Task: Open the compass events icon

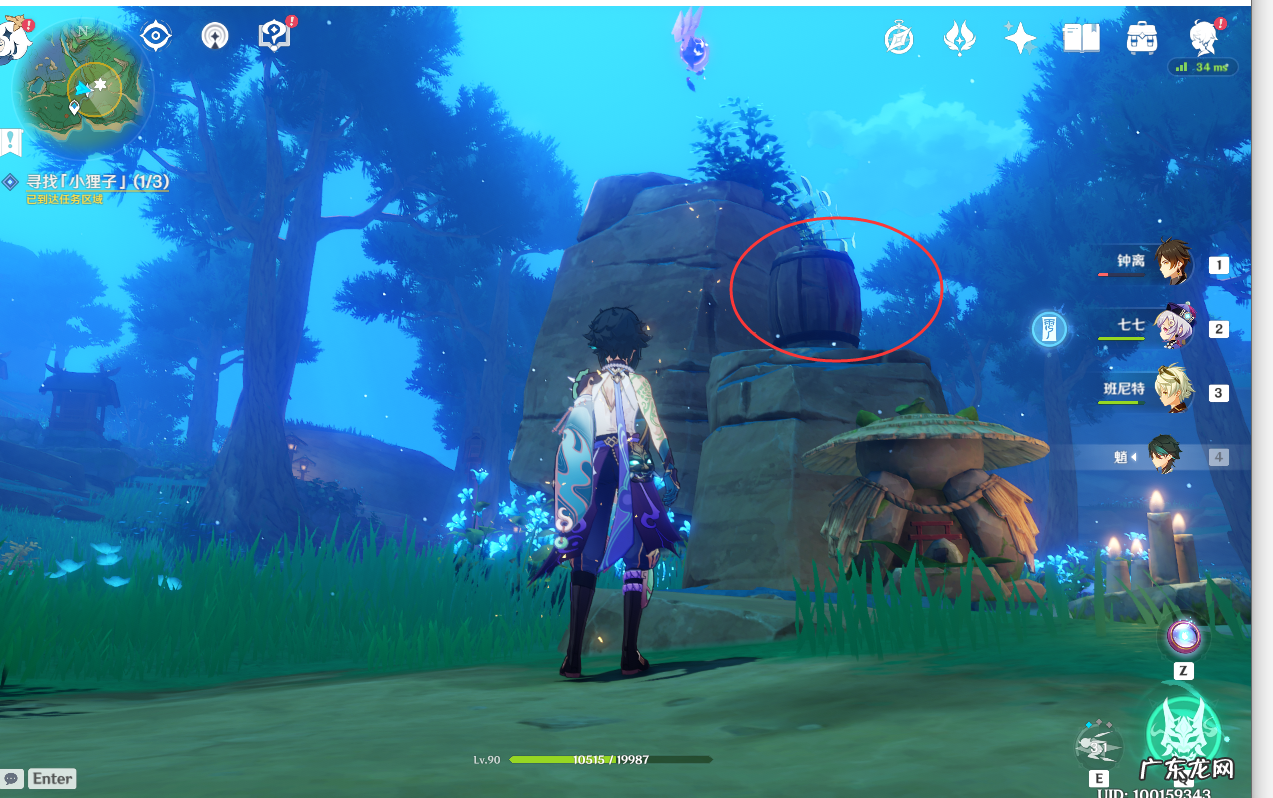Action: coord(899,39)
